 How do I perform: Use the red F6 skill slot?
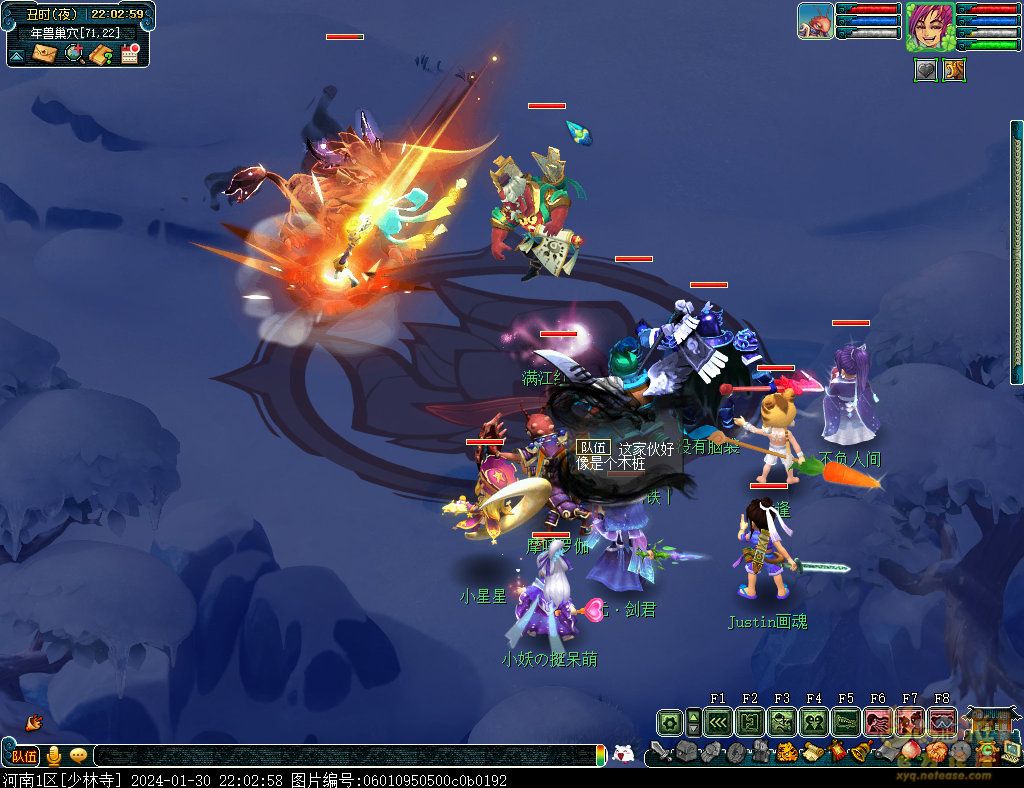[x=878, y=722]
